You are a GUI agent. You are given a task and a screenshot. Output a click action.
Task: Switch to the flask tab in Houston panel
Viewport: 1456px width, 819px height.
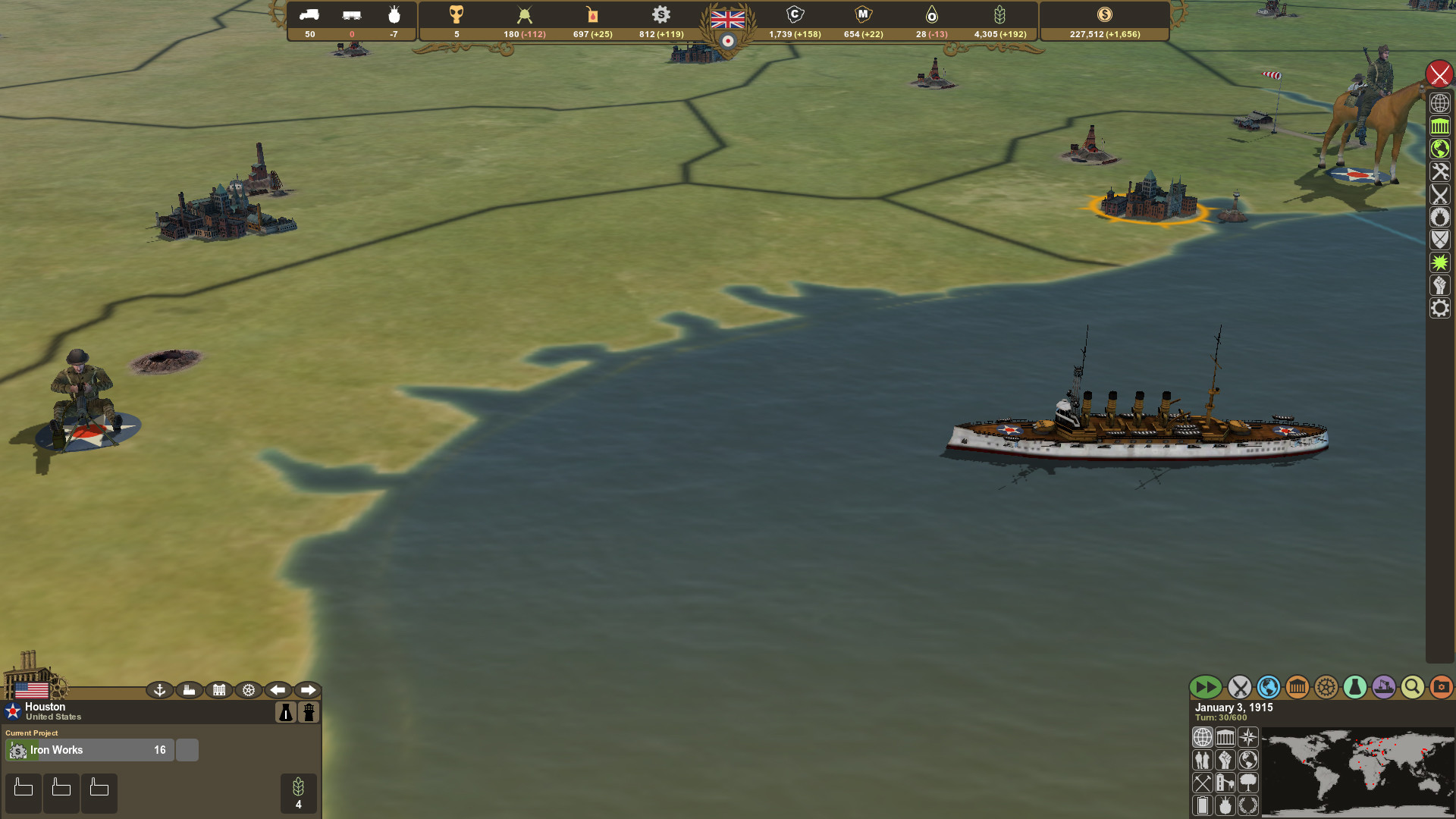pyautogui.click(x=286, y=712)
